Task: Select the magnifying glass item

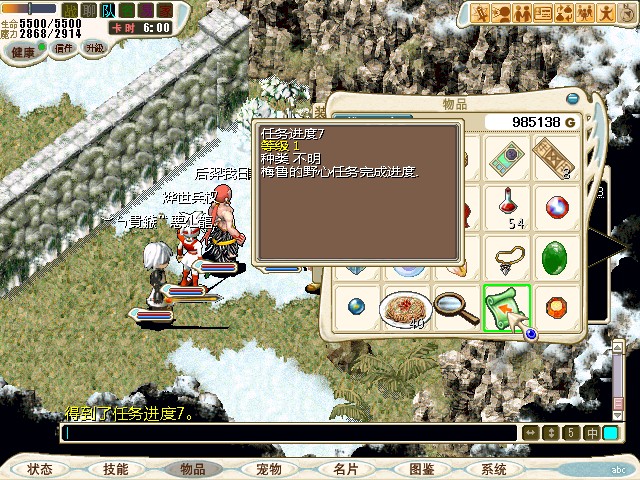Action: (457, 305)
